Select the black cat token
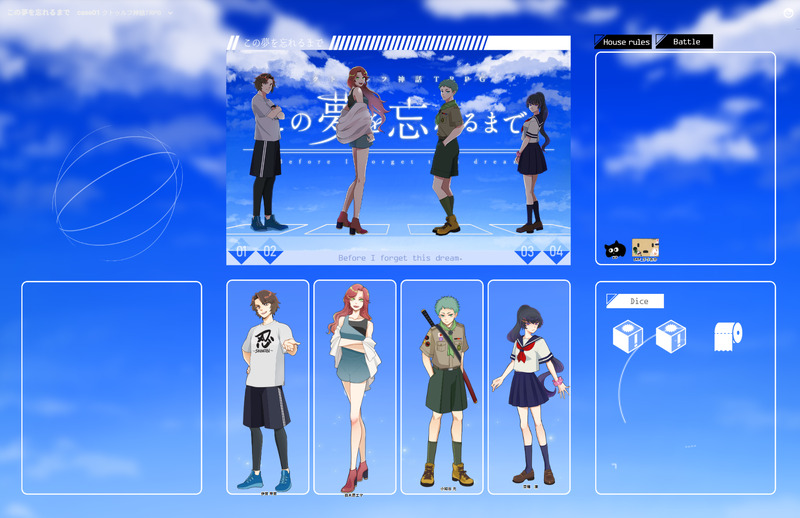The height and width of the screenshot is (518, 800). 614,250
